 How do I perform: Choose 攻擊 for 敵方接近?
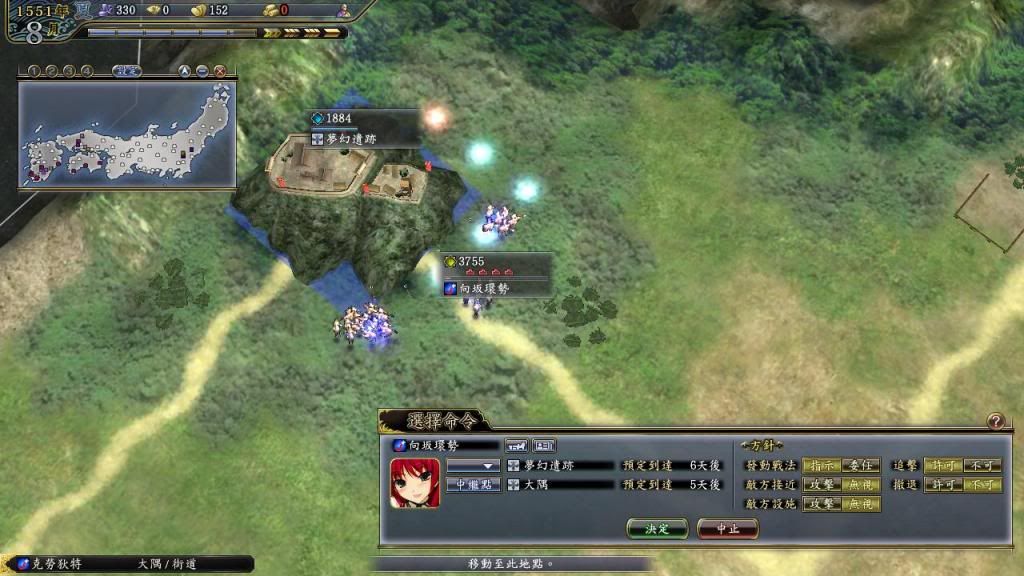tap(821, 485)
